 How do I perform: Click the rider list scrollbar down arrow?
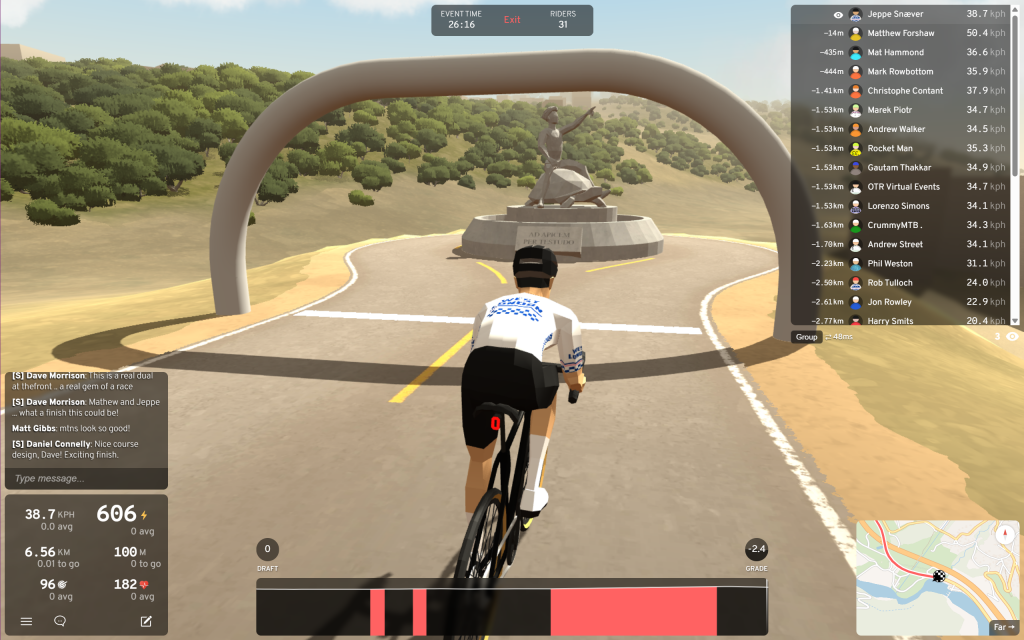coord(1016,320)
